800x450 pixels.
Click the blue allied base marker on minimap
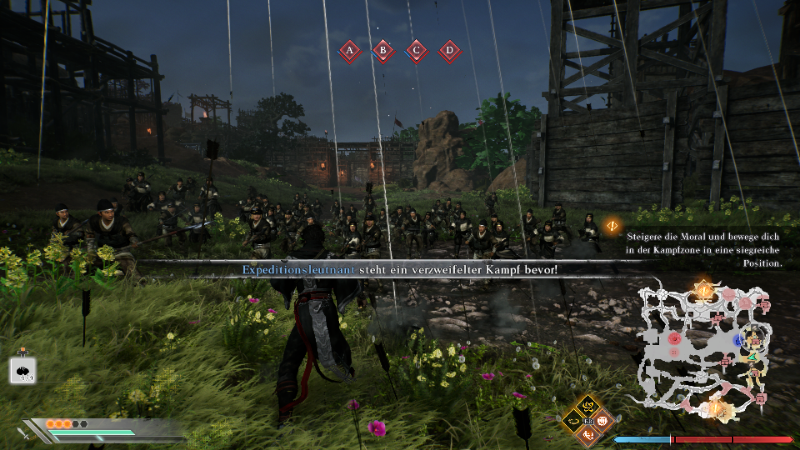(x=738, y=340)
